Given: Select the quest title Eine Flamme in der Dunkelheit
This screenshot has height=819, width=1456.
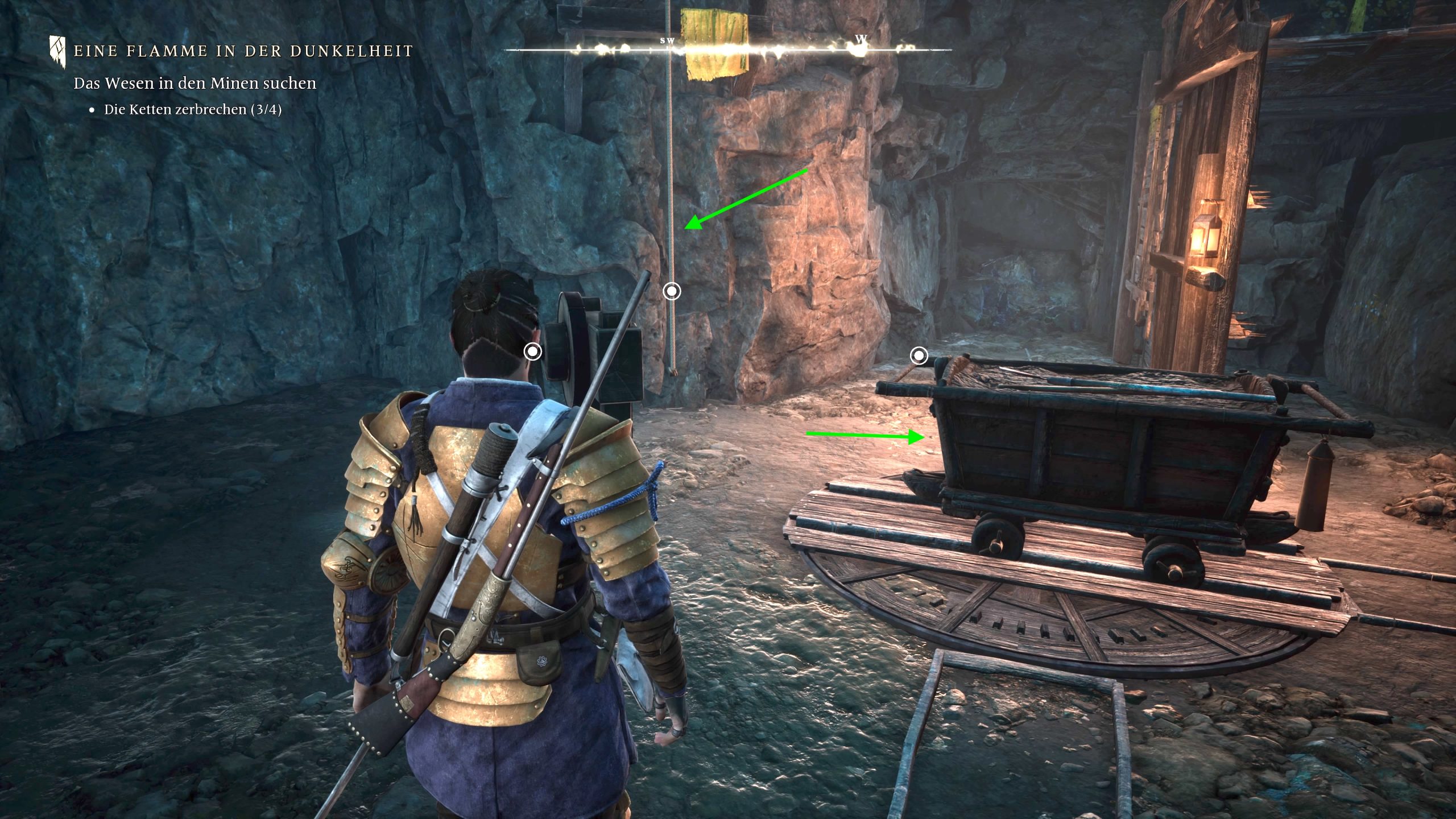Looking at the screenshot, I should [x=243, y=51].
